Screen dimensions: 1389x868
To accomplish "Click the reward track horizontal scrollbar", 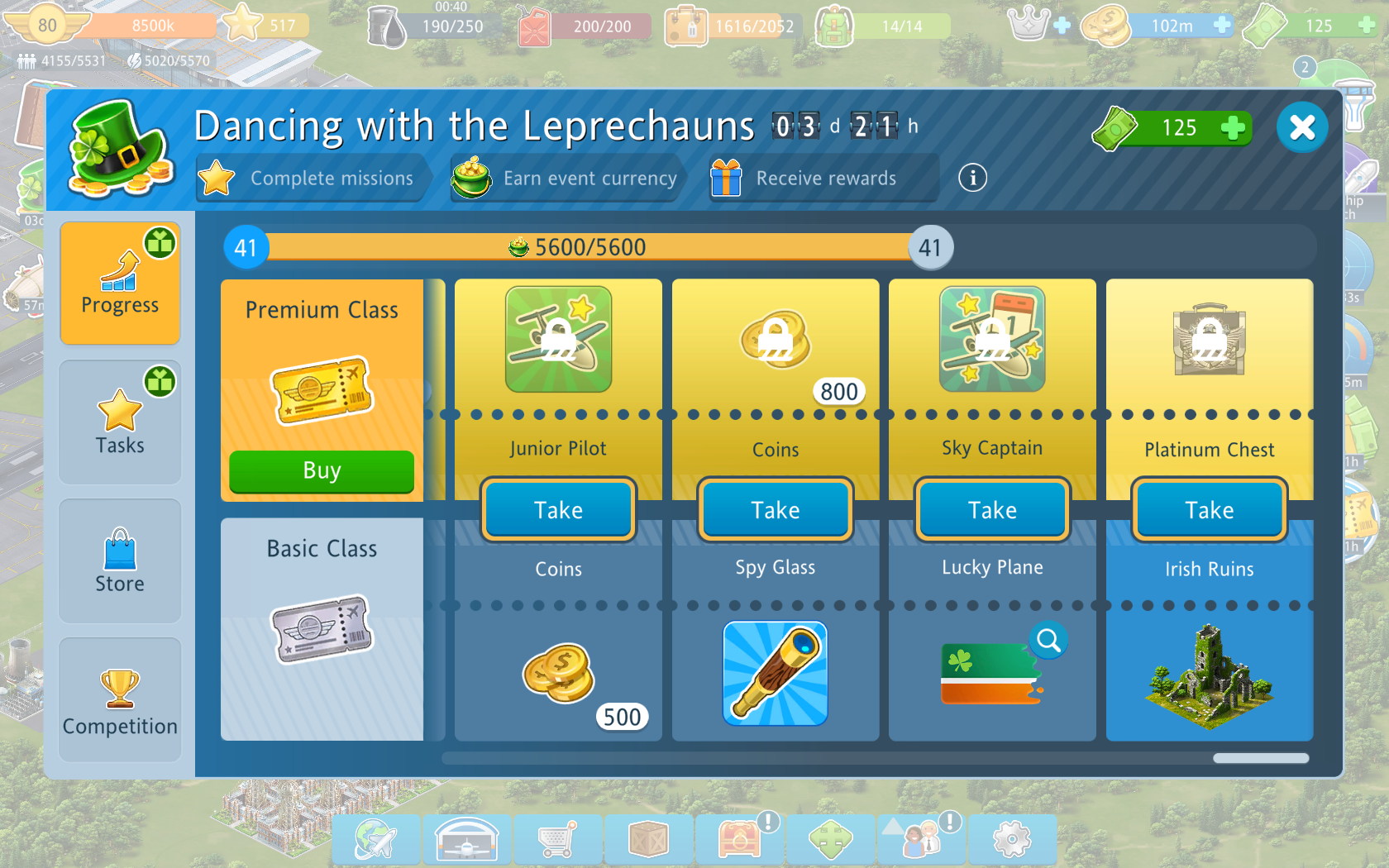I will (x=1260, y=758).
